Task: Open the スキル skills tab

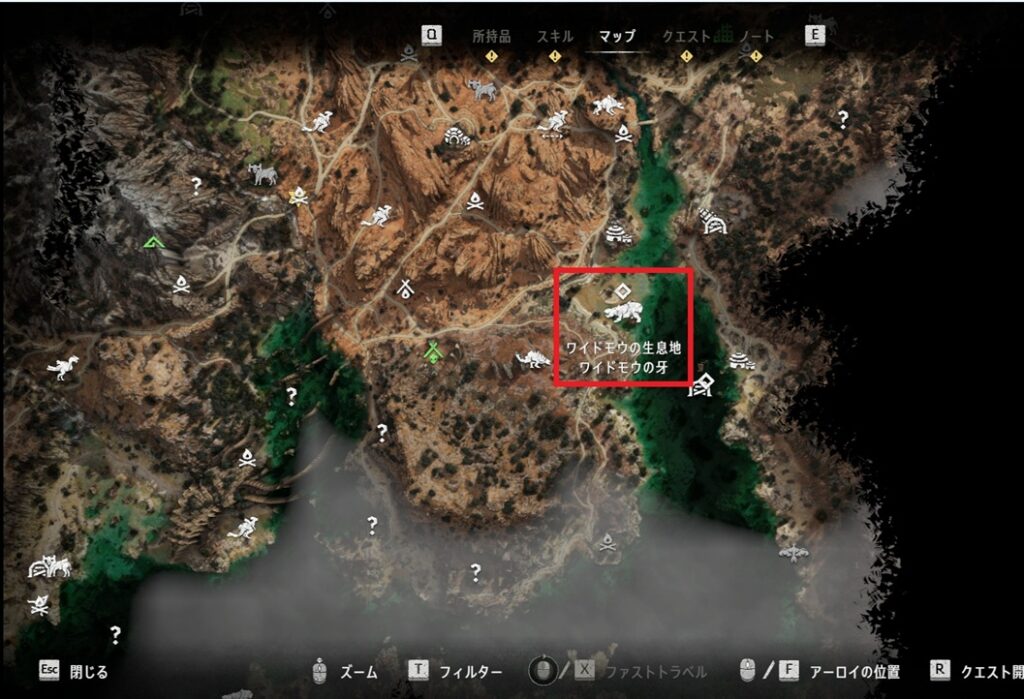Action: (555, 36)
